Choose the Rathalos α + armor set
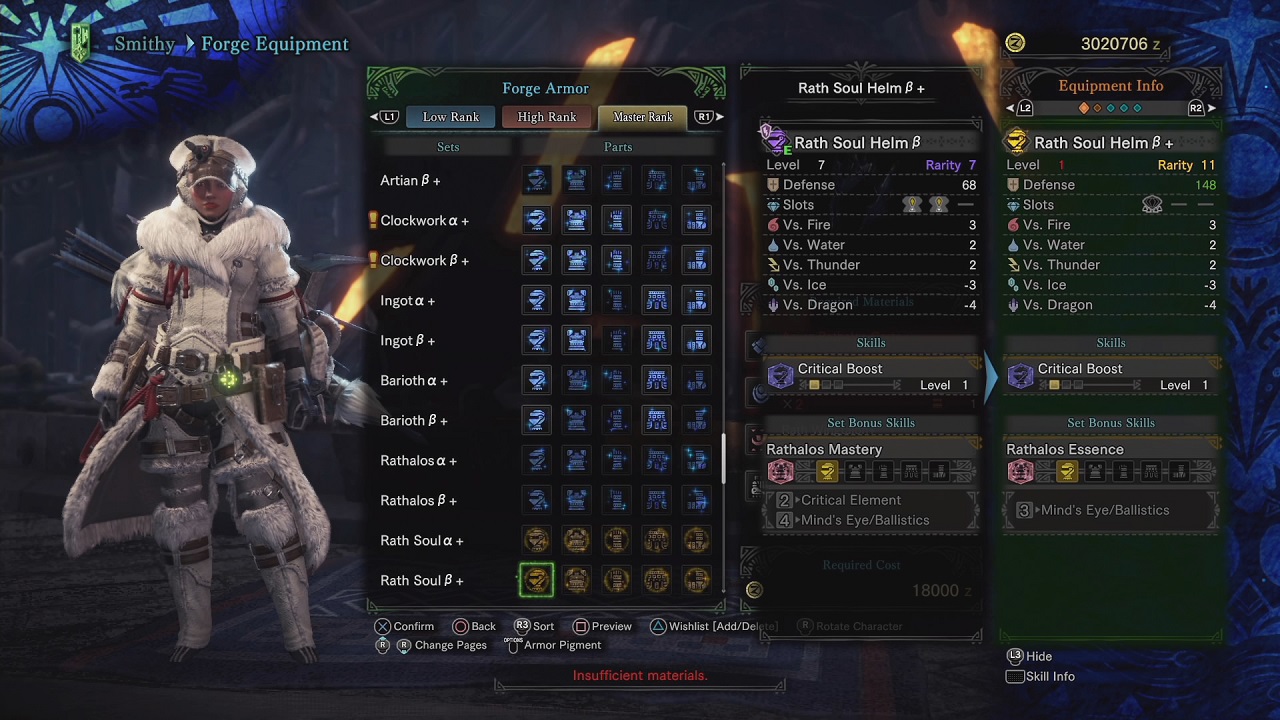1280x720 pixels. point(418,461)
